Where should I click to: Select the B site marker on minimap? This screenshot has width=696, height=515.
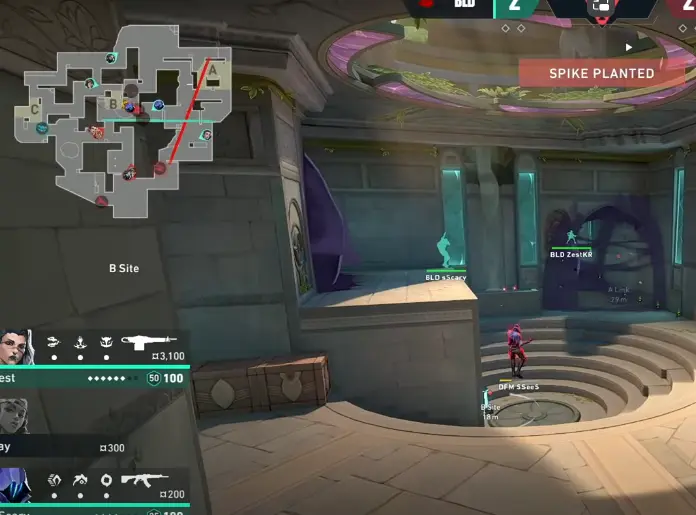click(x=113, y=102)
